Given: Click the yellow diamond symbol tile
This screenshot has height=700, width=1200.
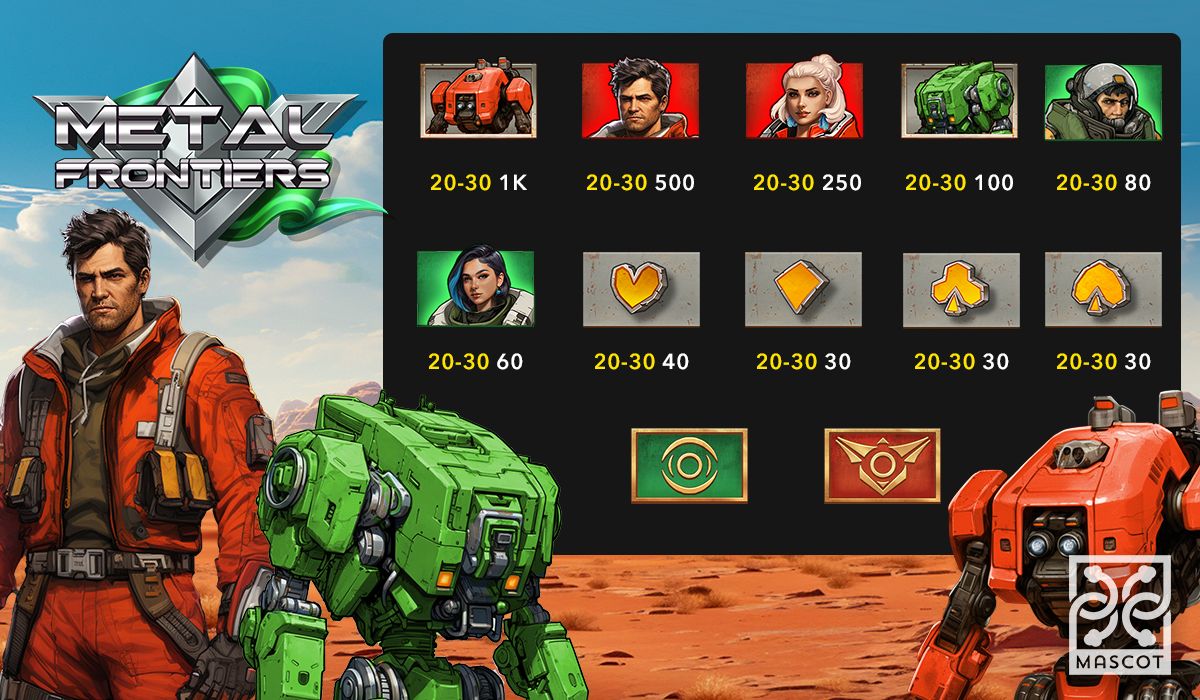Looking at the screenshot, I should tap(803, 289).
